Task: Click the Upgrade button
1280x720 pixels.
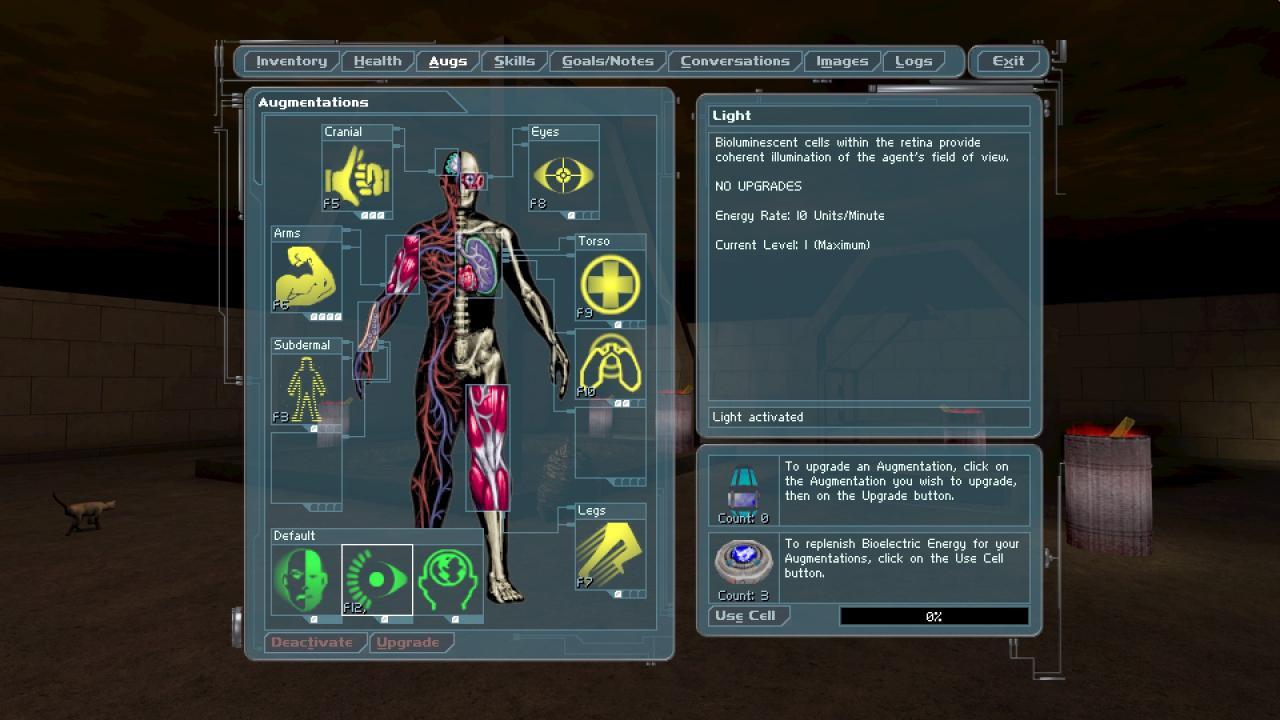Action: tap(408, 643)
